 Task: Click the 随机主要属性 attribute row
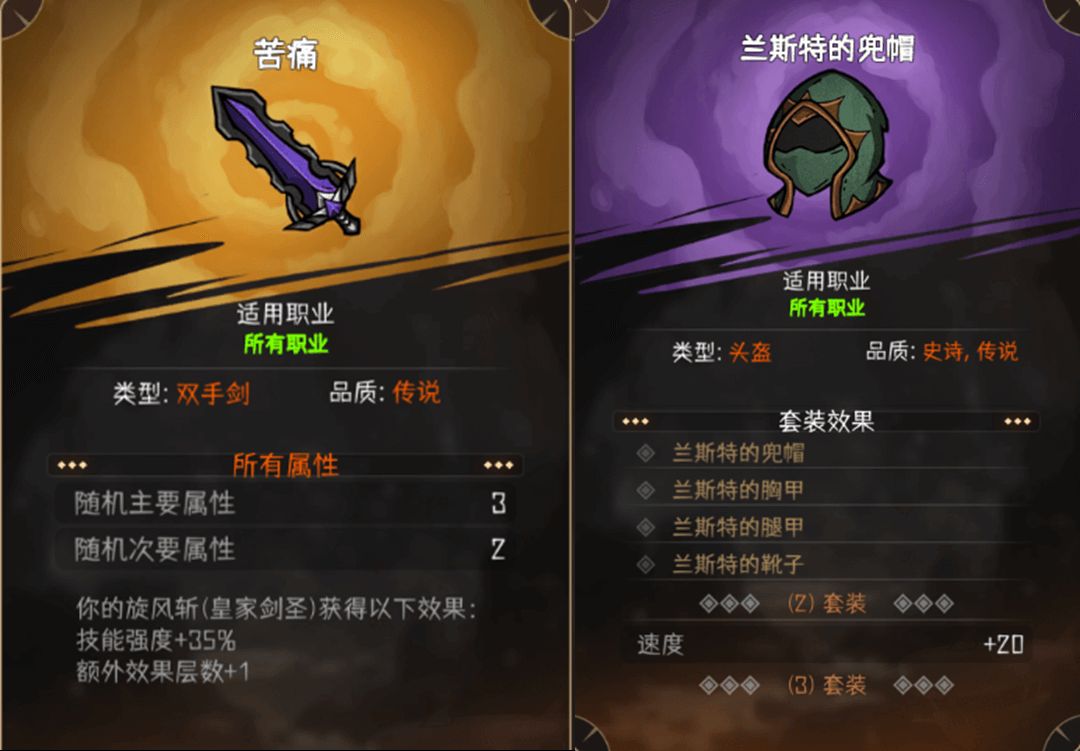285,503
